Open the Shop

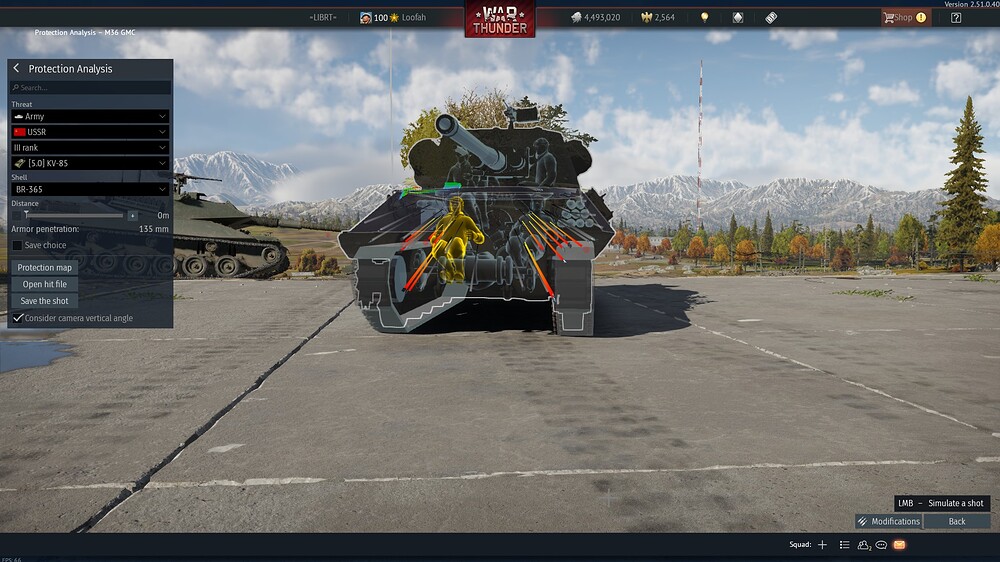[902, 17]
